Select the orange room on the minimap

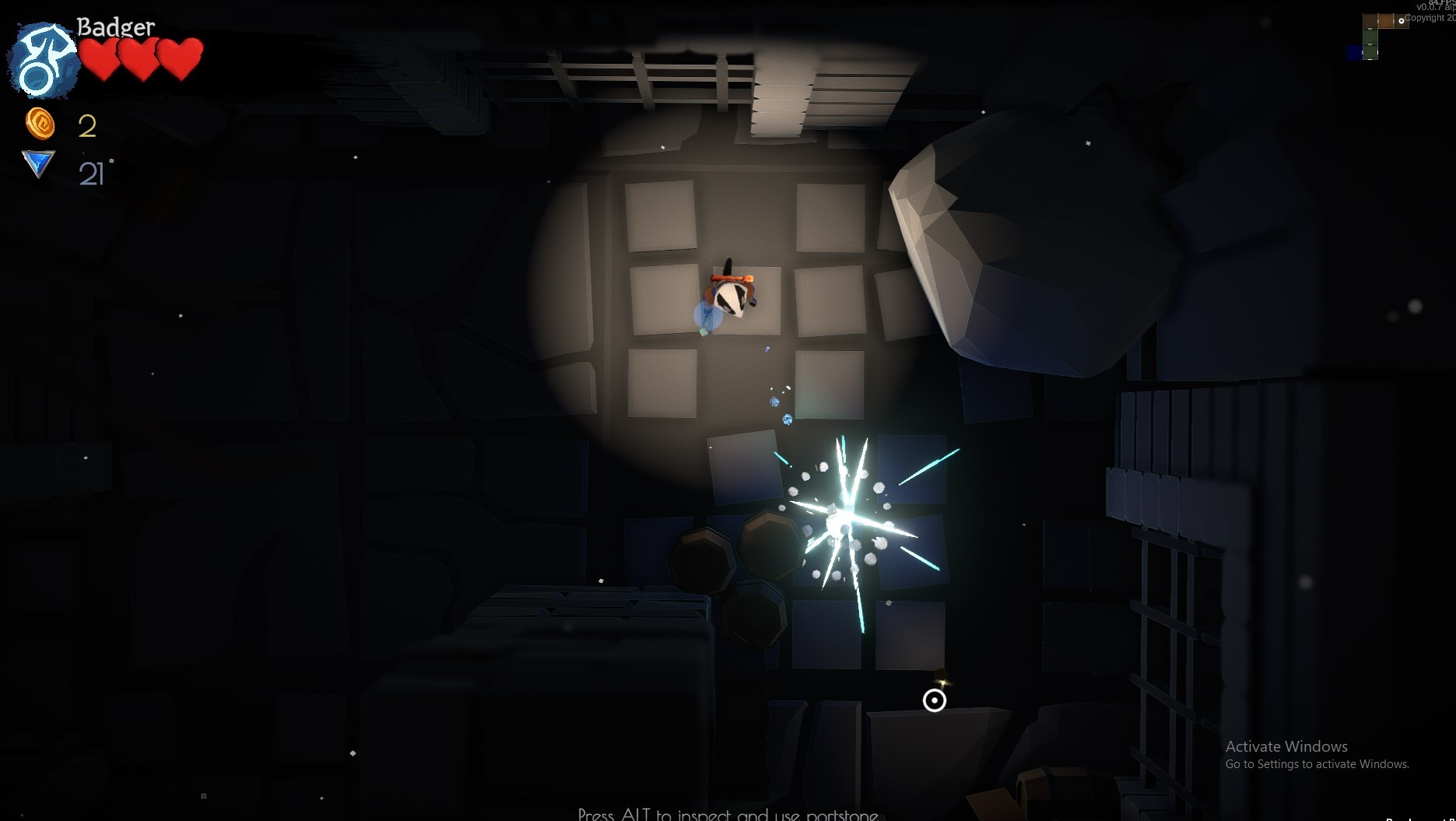1385,20
